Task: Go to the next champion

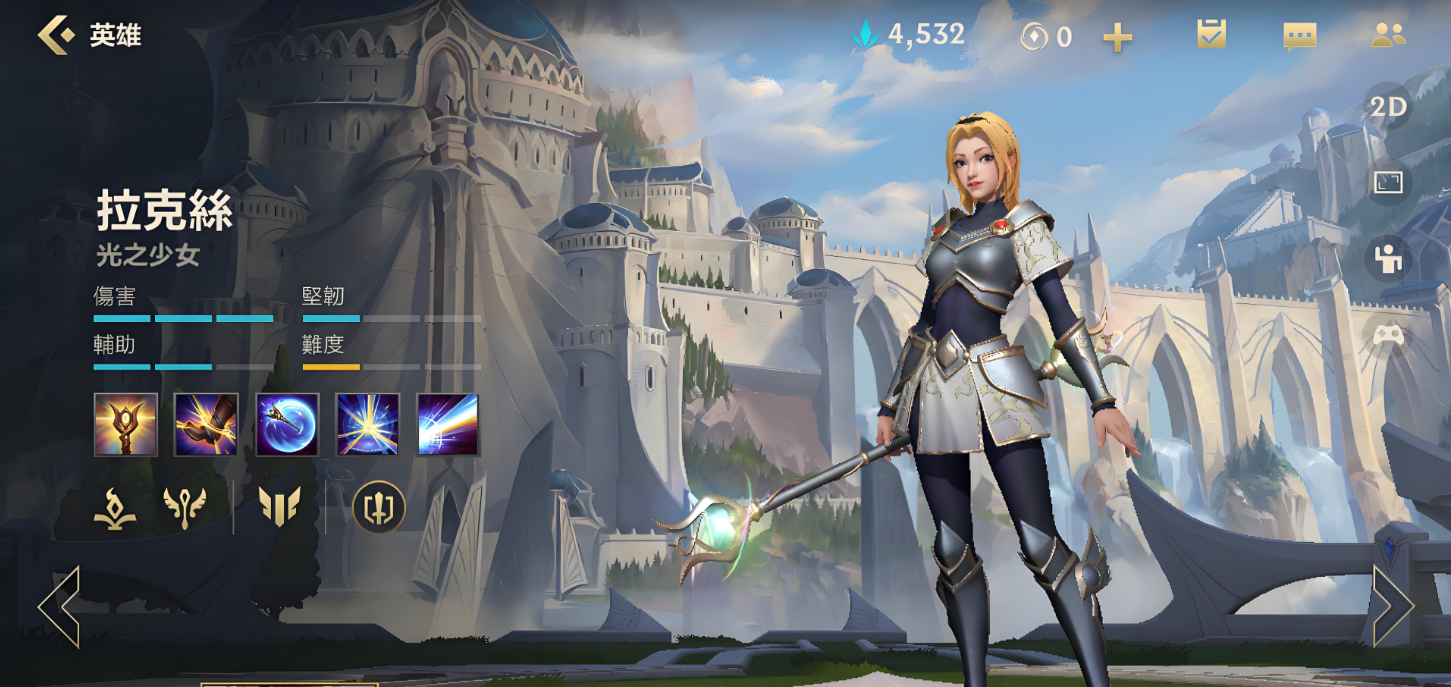Action: [1392, 607]
